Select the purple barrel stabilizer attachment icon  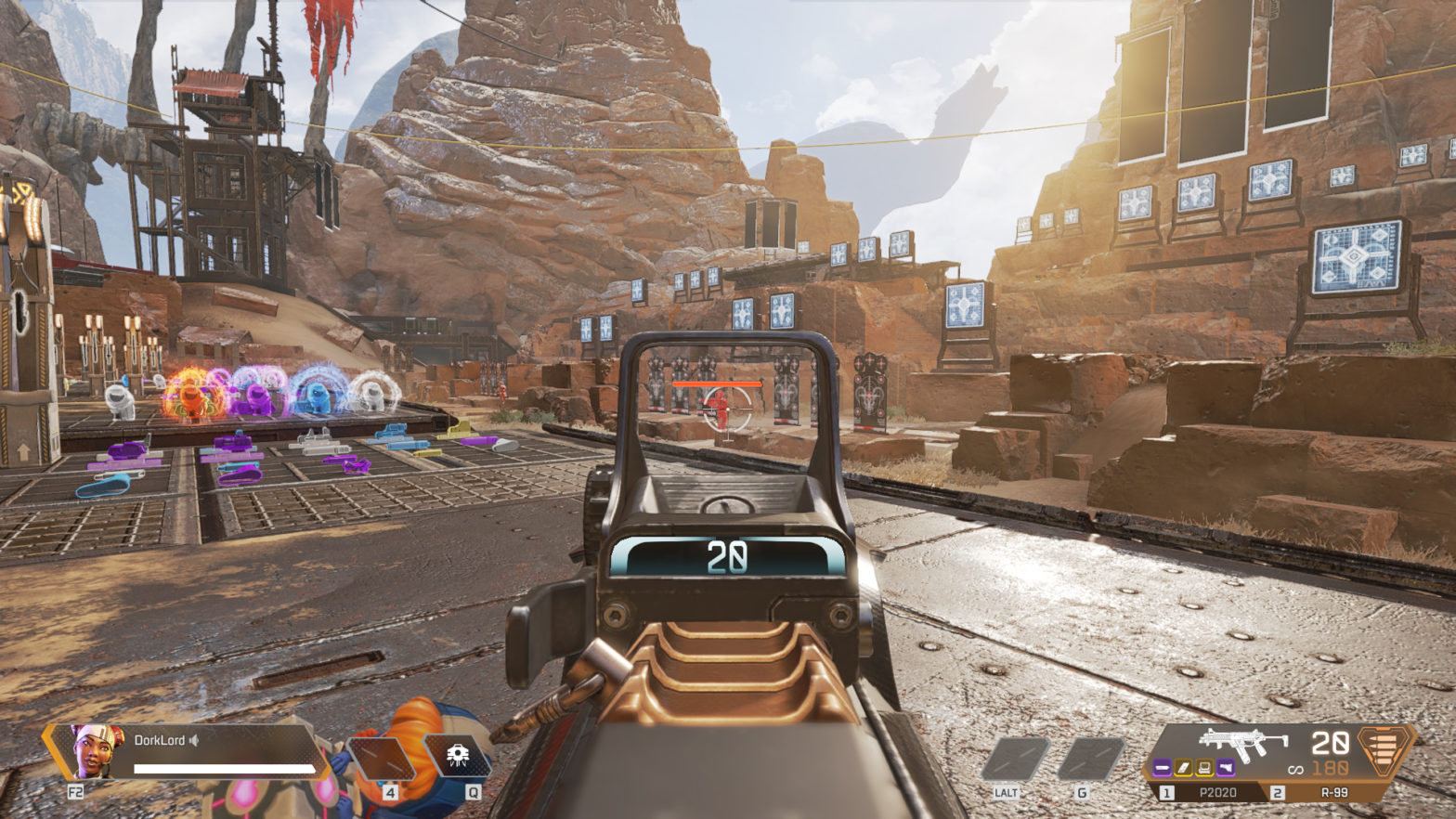[x=1162, y=767]
